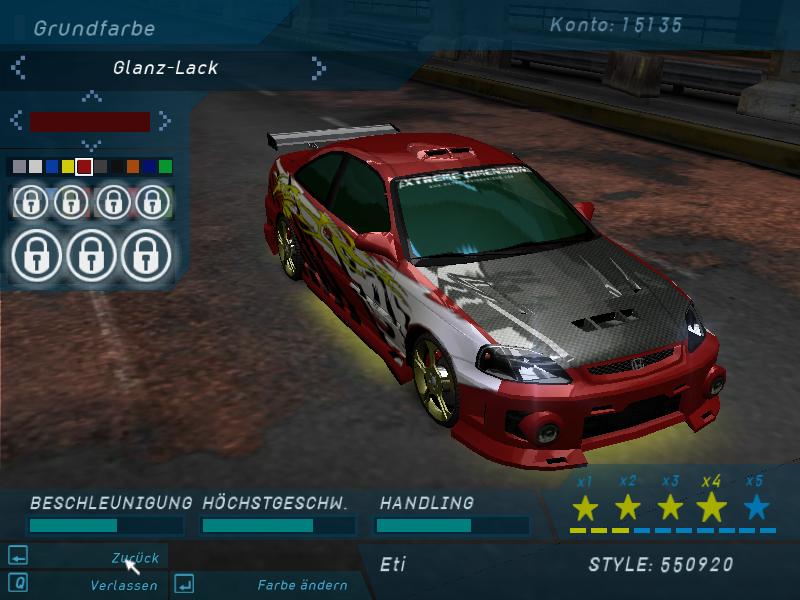Select the dark gray color swatch
The width and height of the screenshot is (800, 600).
101,166
